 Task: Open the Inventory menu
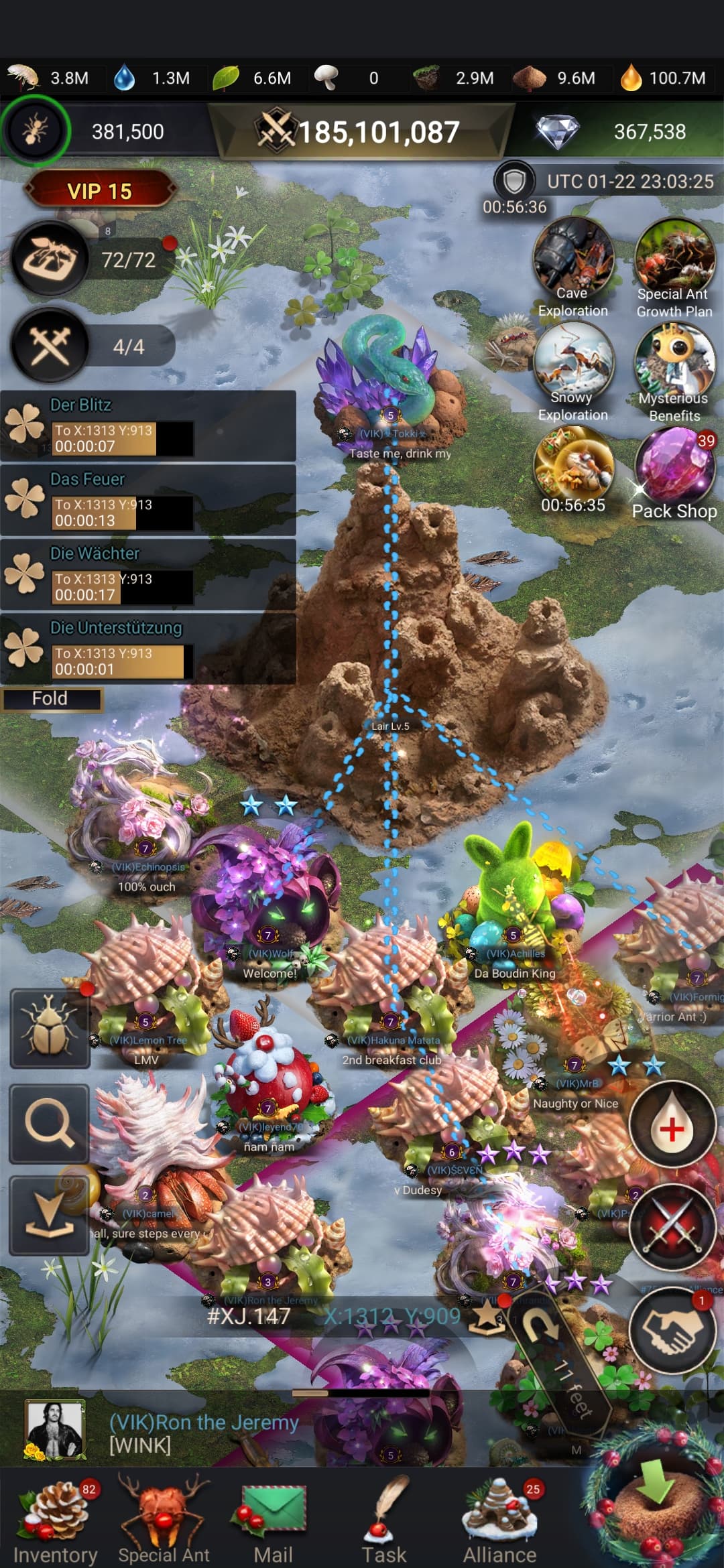[55, 1518]
